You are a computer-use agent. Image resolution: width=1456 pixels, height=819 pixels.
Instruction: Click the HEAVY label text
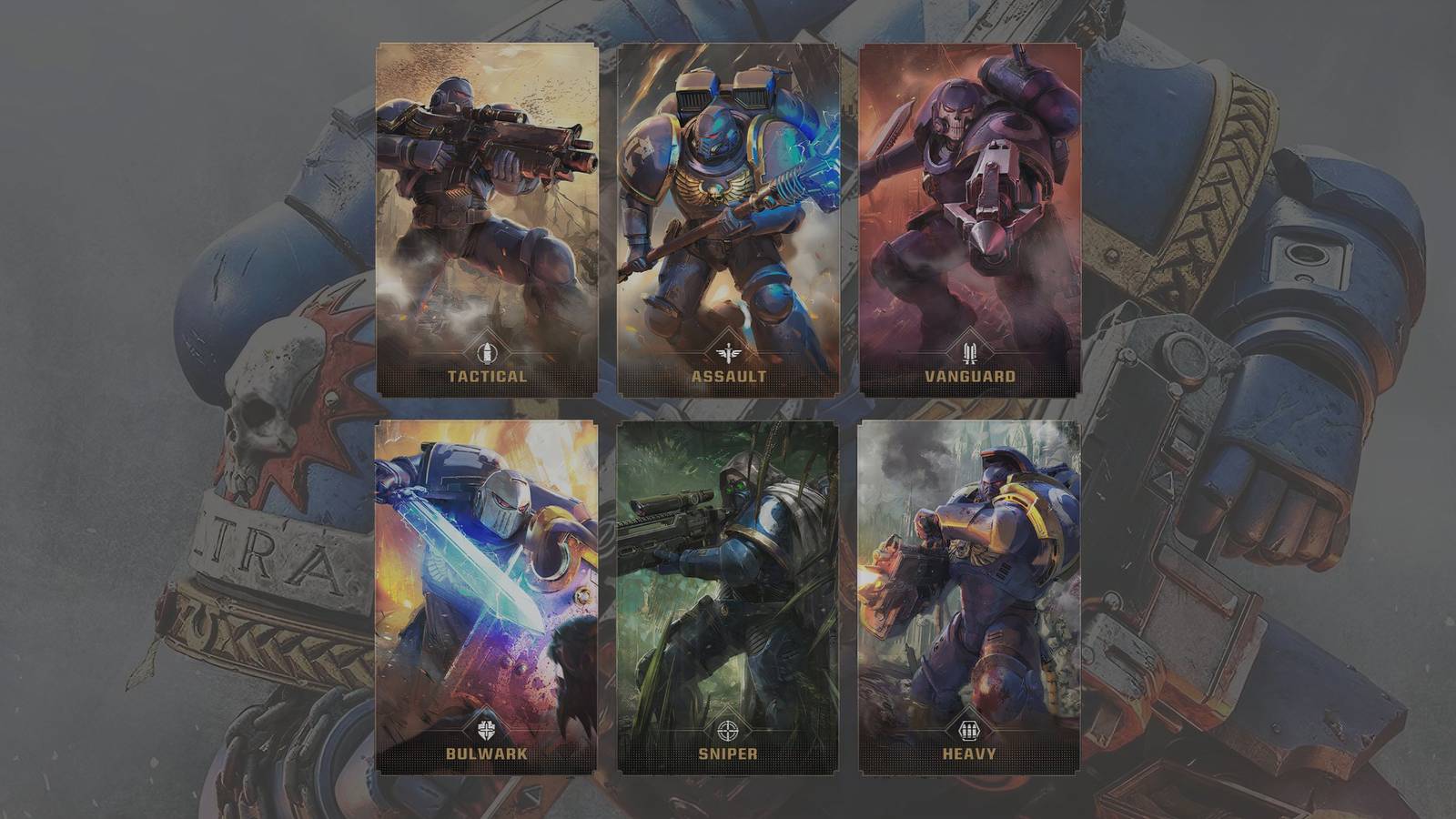pos(967,753)
